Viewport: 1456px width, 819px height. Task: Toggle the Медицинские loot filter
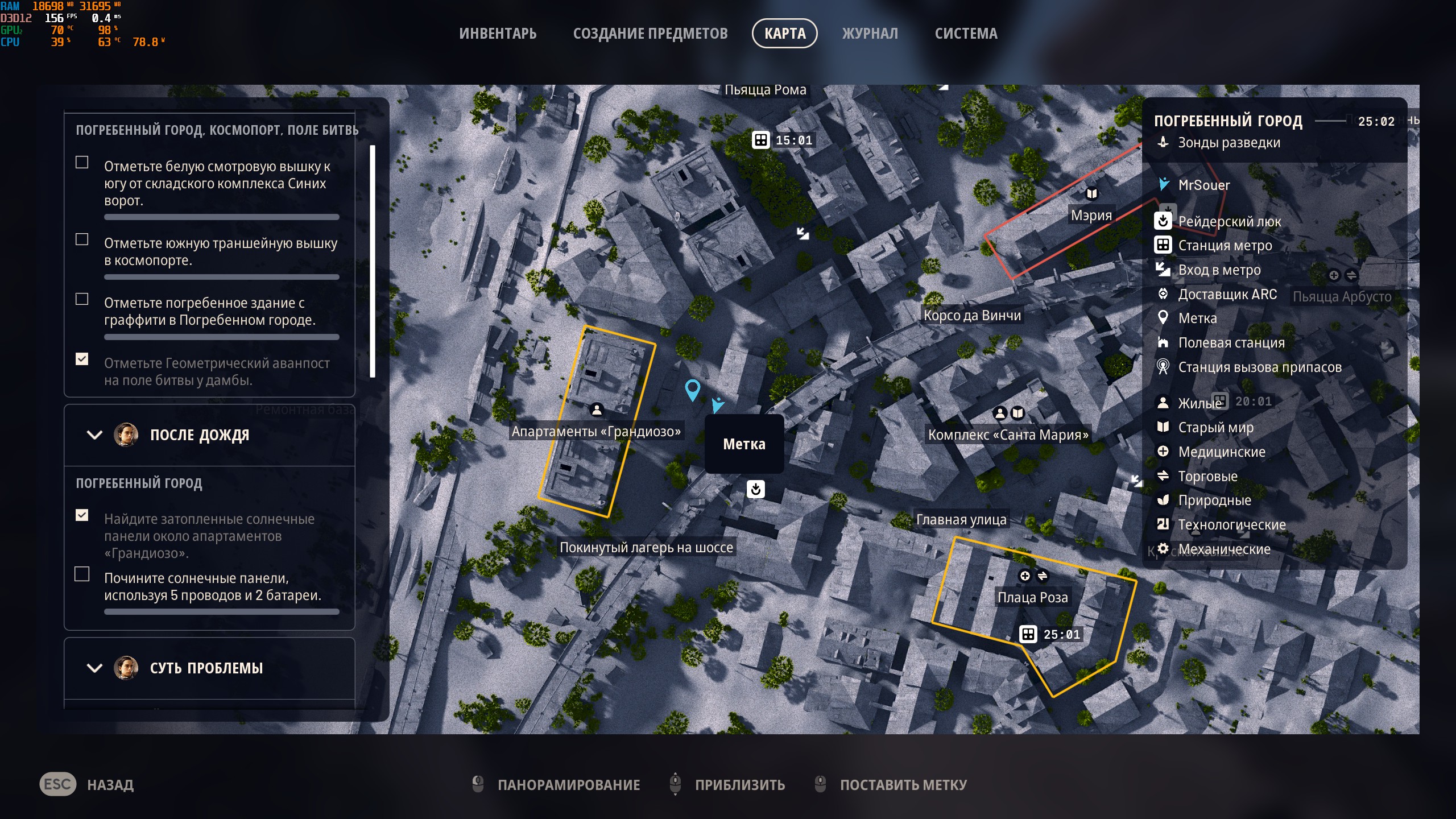tap(1221, 452)
